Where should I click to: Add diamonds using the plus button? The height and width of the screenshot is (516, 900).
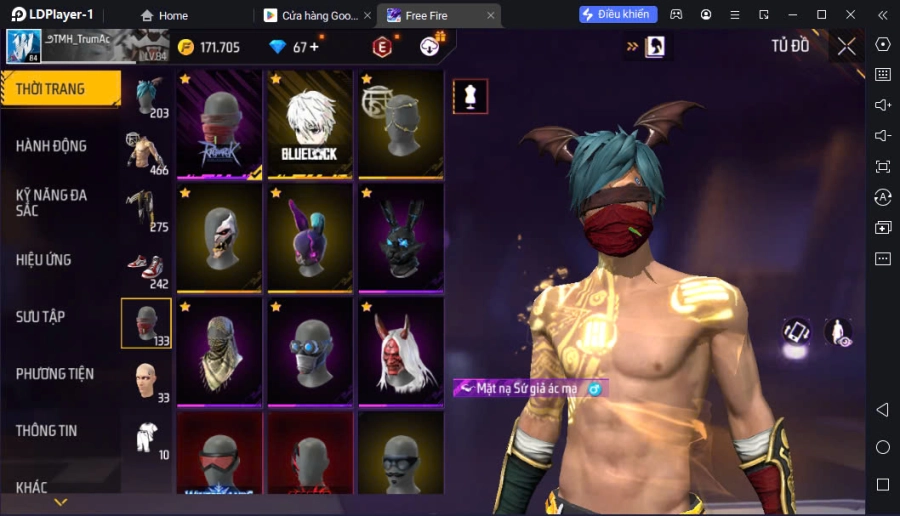tap(314, 47)
